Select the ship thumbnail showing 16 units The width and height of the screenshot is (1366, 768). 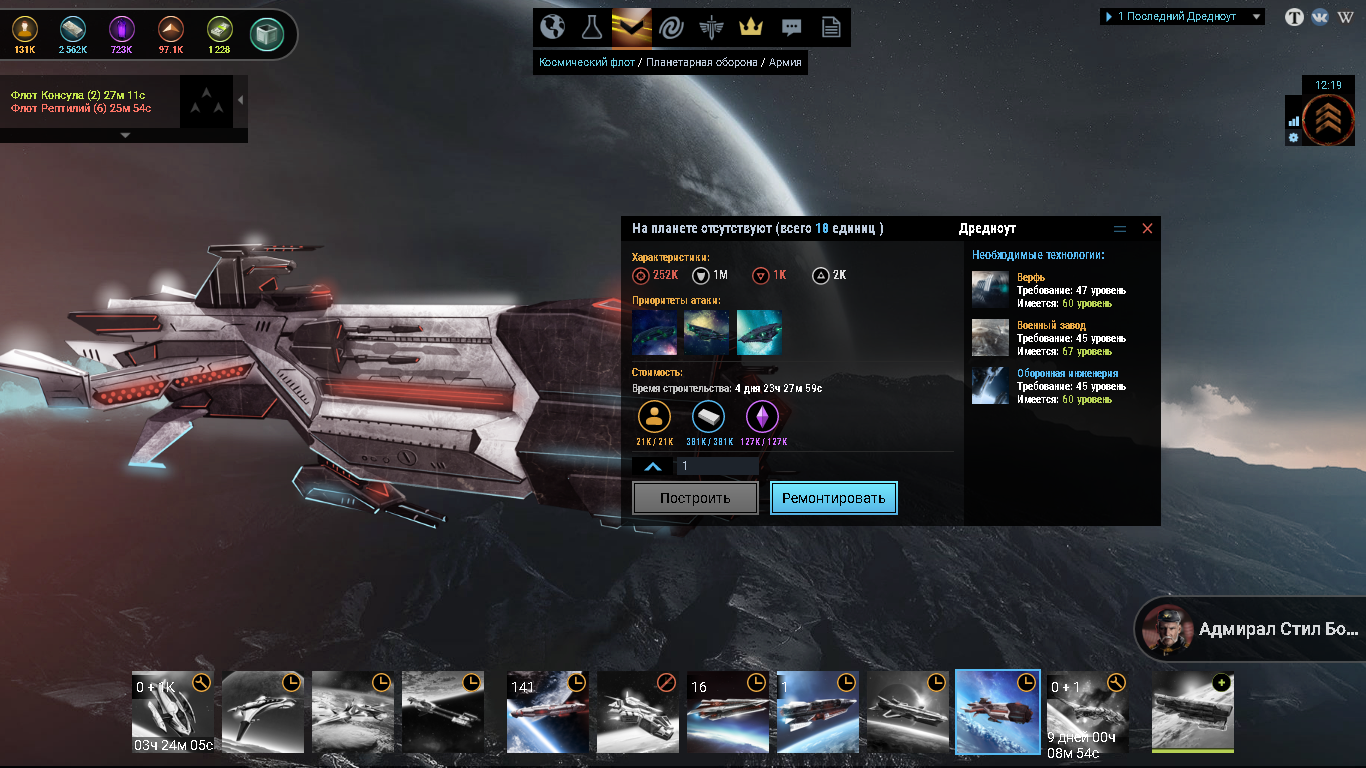(x=727, y=712)
